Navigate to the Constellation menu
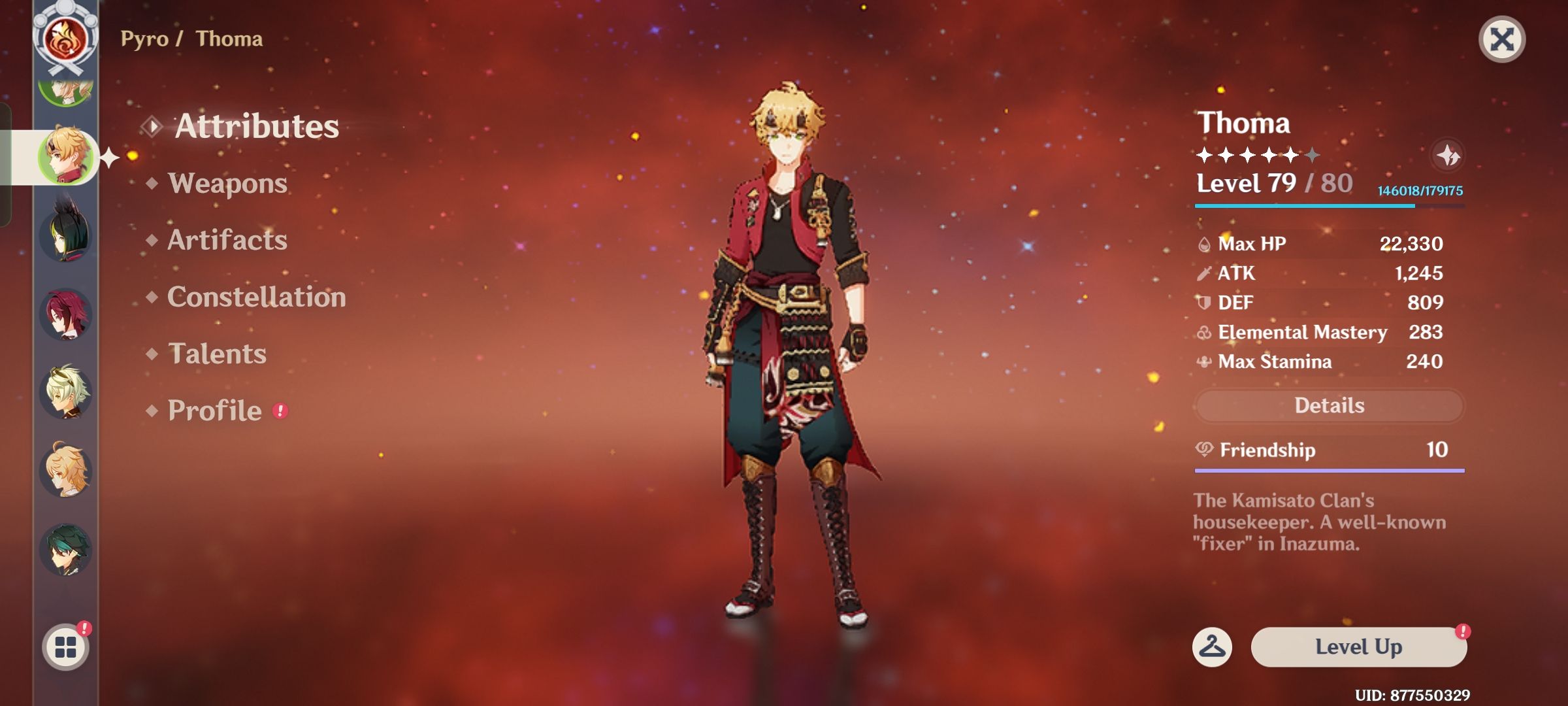The height and width of the screenshot is (706, 1568). (x=256, y=297)
